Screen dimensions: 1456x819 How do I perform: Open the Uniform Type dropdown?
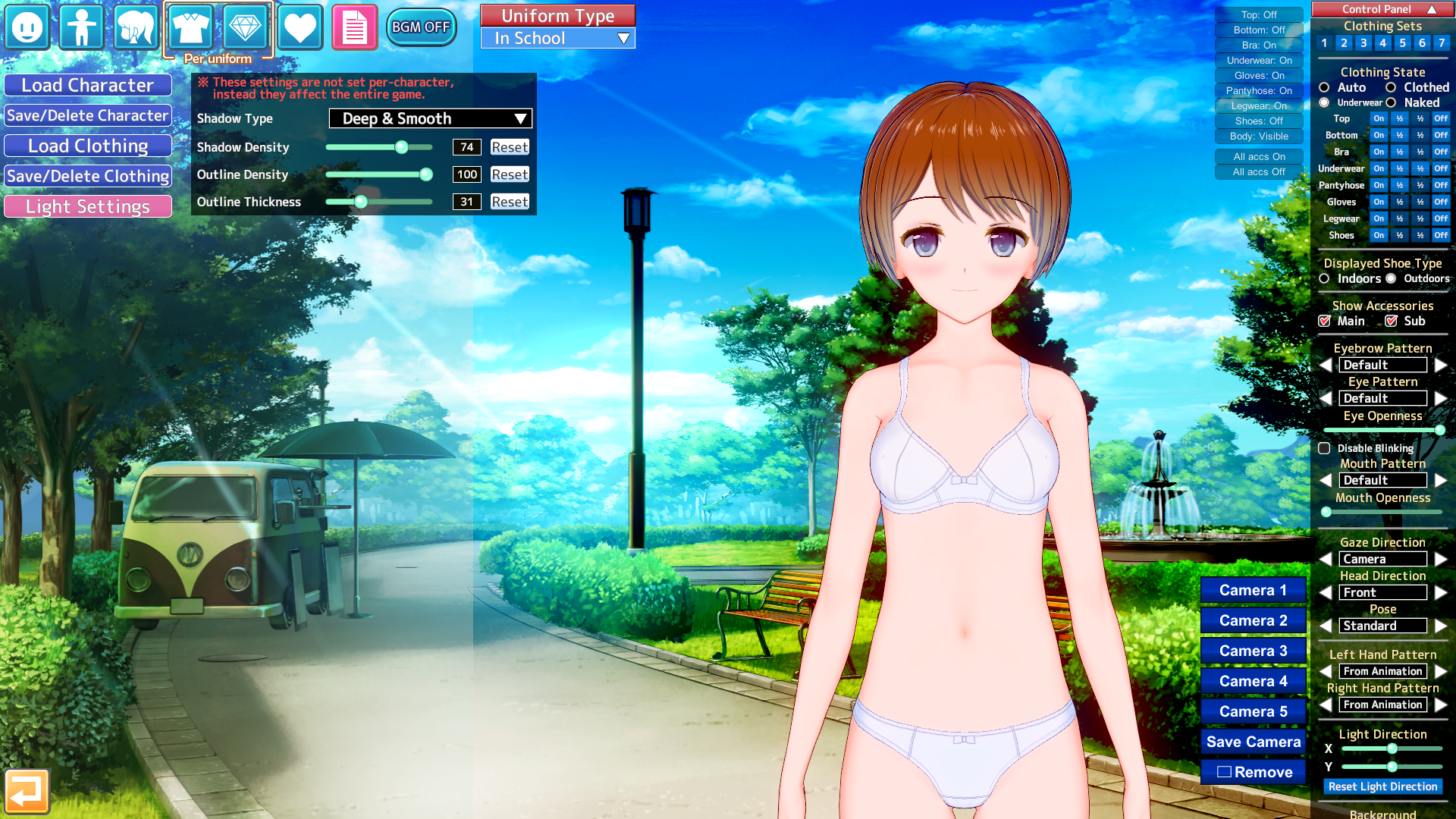(x=558, y=39)
